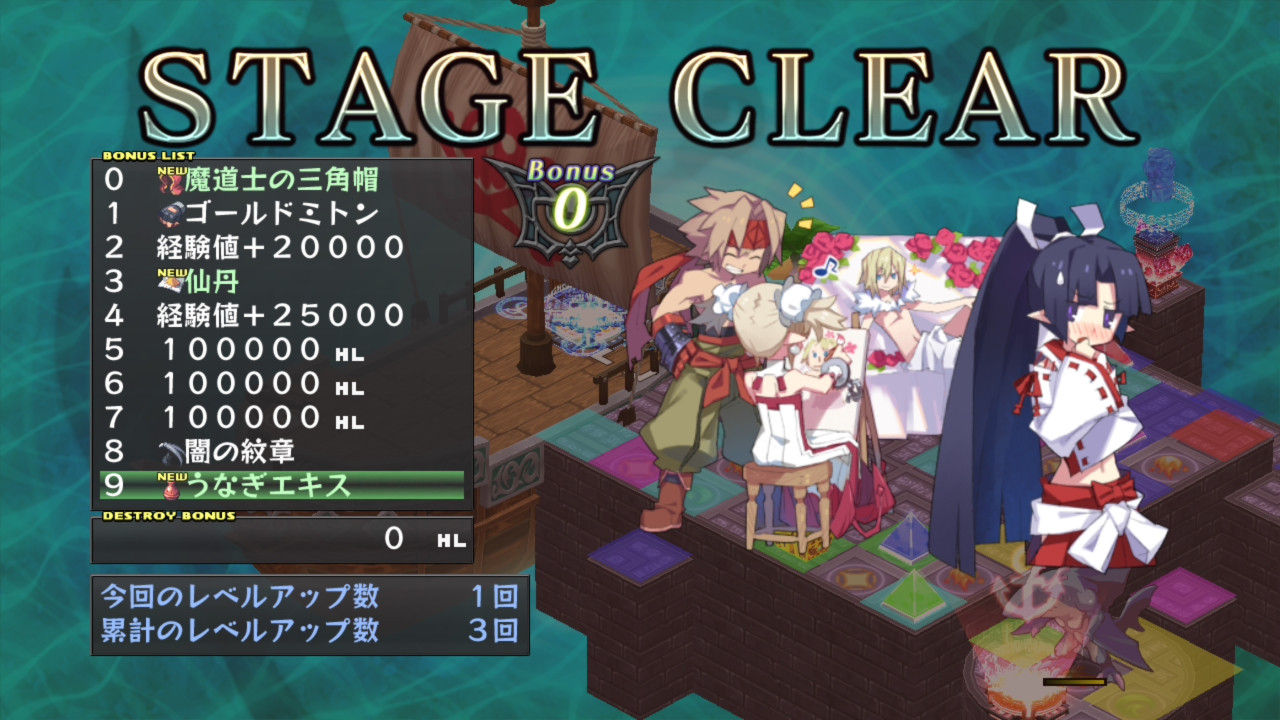Select bonus 0 魔道士の三角帽
1280x720 pixels.
click(x=281, y=180)
